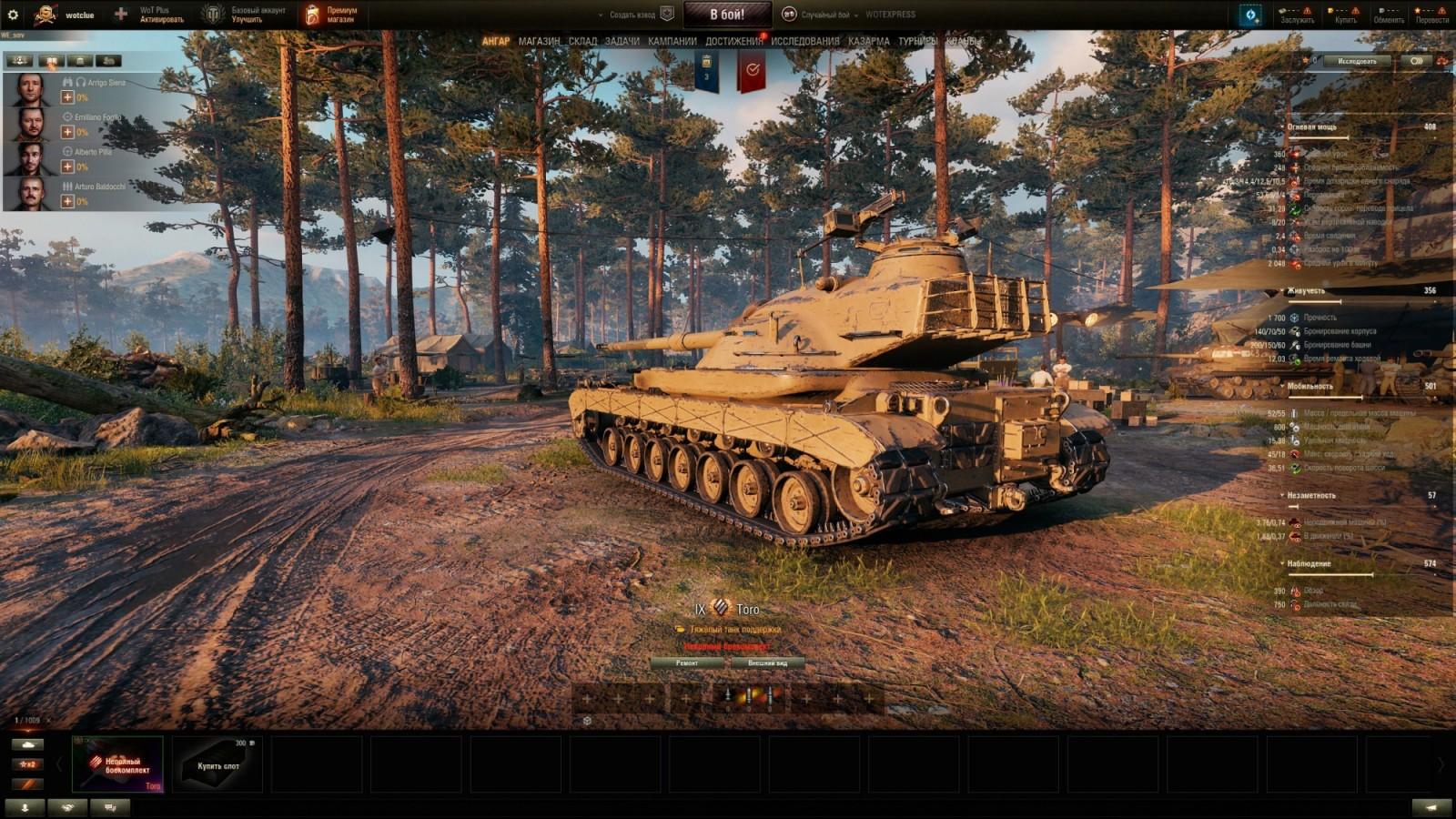Toggle the premium vehicle carousel filter

click(x=27, y=784)
